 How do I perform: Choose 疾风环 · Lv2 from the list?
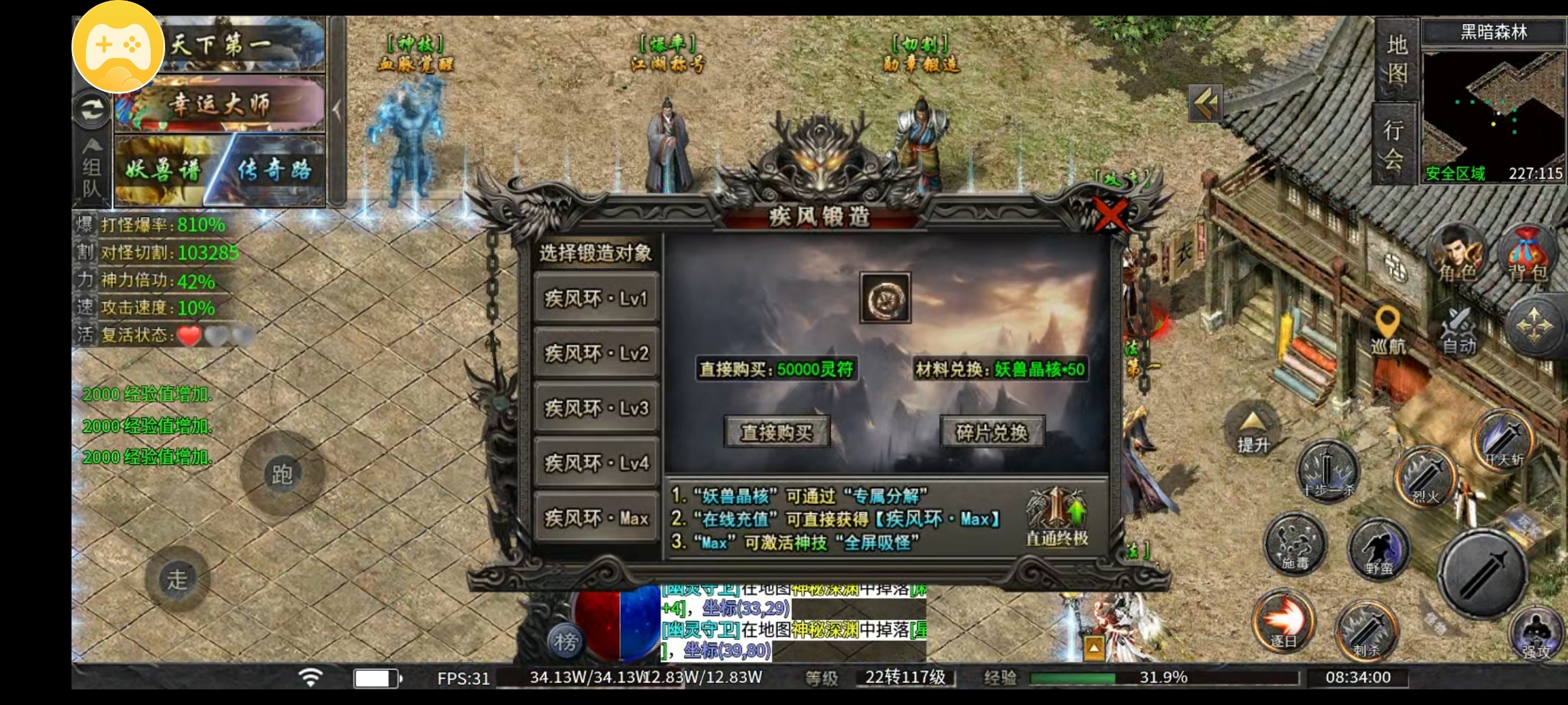tap(596, 353)
